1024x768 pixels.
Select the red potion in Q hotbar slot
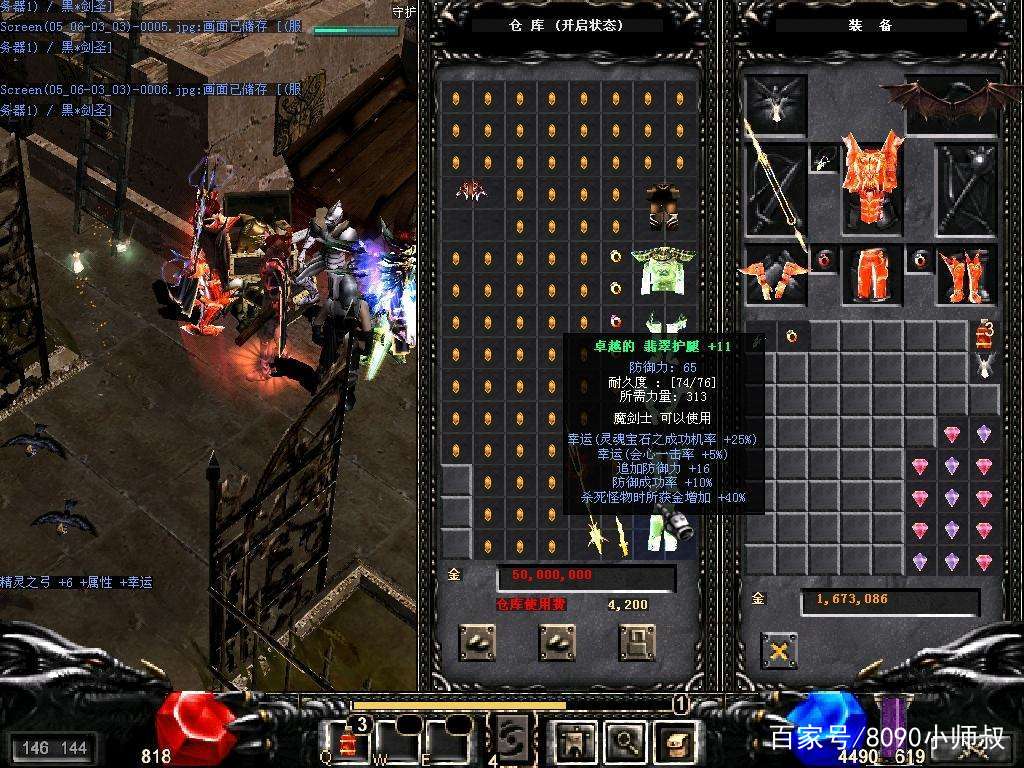[348, 742]
